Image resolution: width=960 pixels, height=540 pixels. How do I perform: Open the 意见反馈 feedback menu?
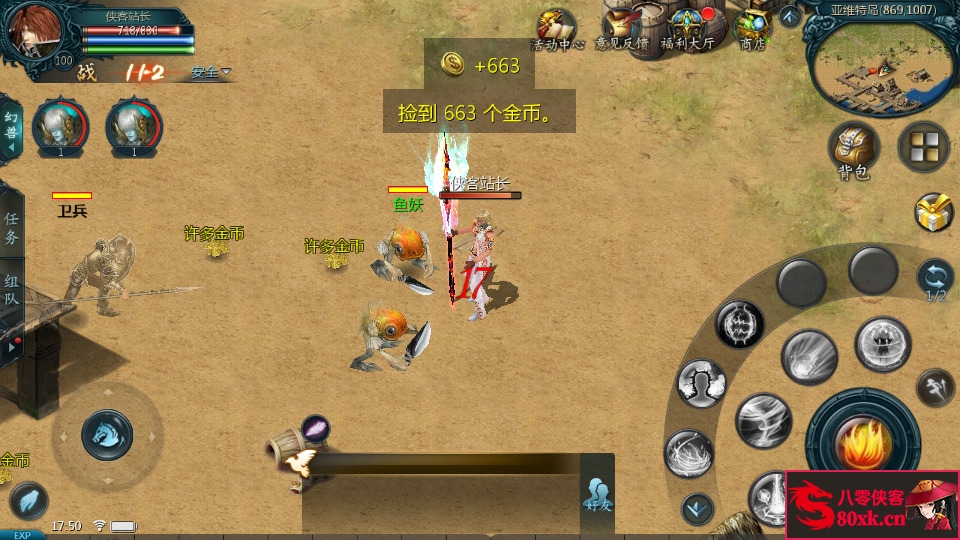622,28
